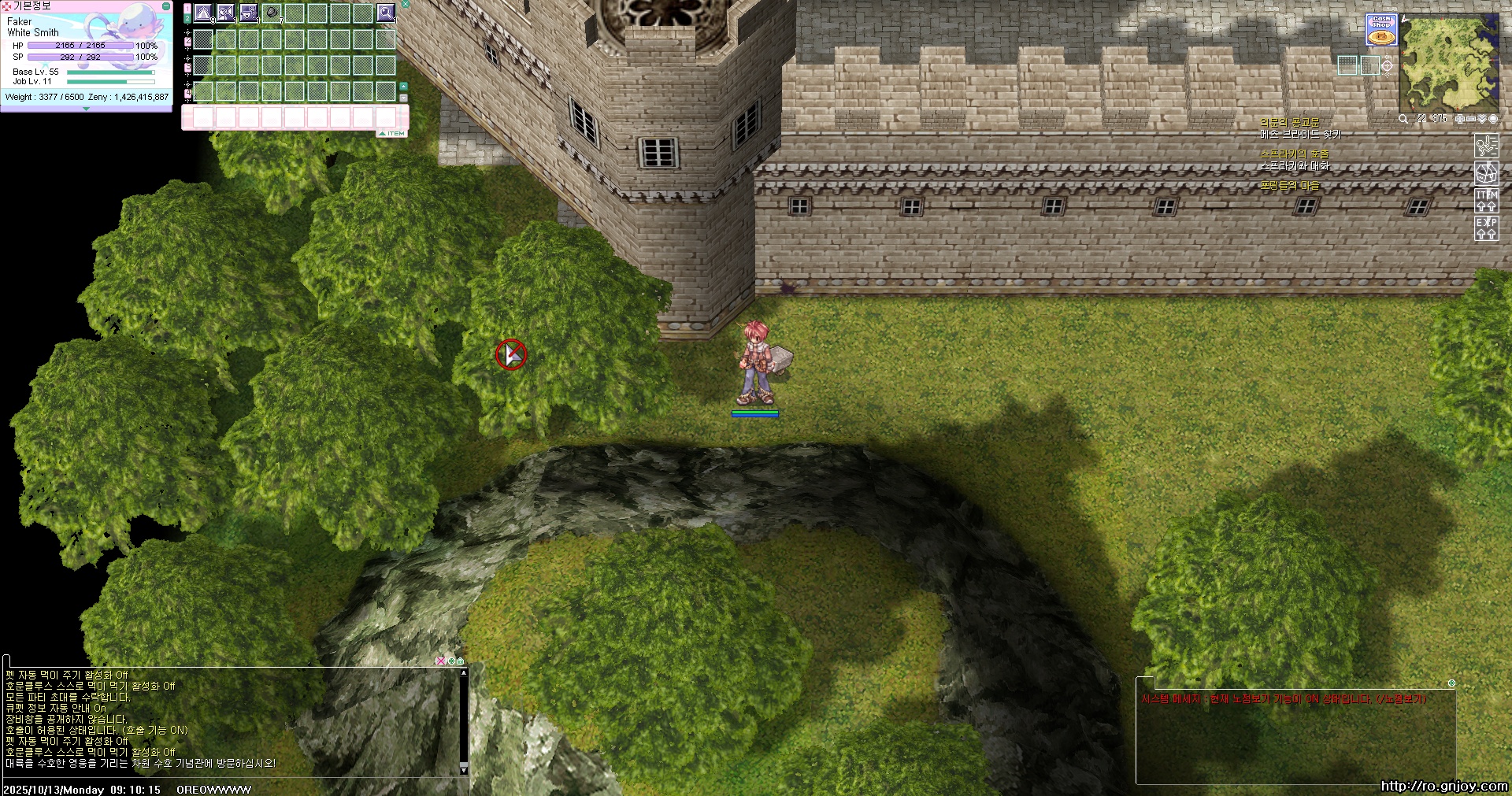Toggle the EXP boost indicator button

click(1486, 228)
